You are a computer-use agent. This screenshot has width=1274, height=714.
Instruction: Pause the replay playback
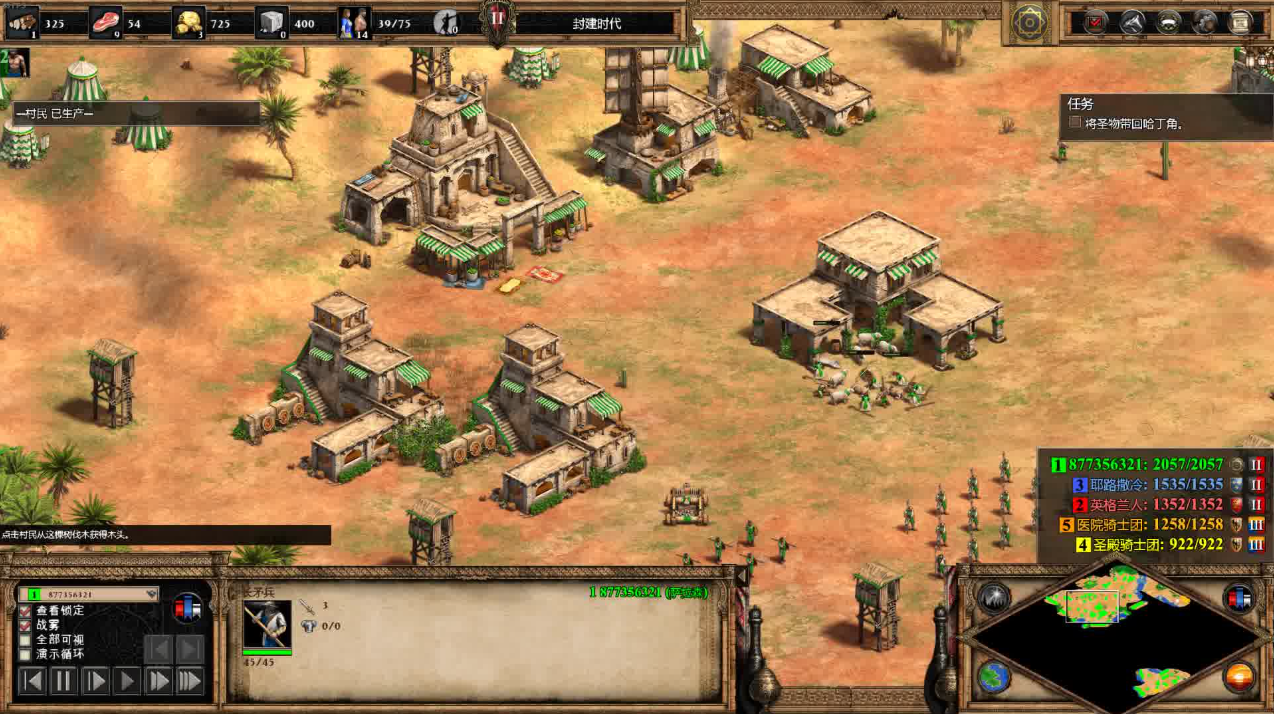click(64, 682)
